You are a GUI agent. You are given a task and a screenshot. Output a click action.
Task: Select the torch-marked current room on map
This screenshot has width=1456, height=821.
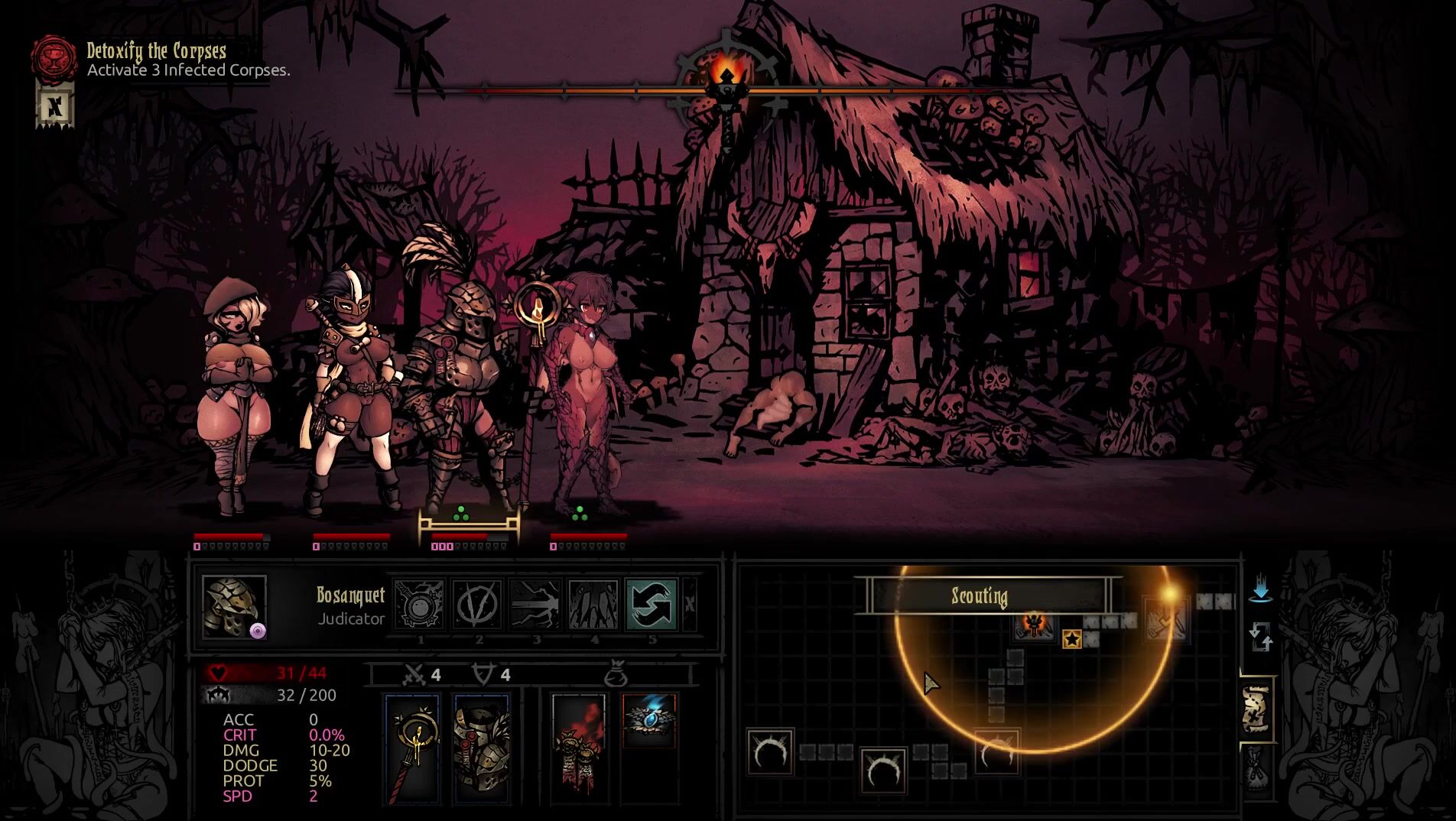[x=1034, y=625]
